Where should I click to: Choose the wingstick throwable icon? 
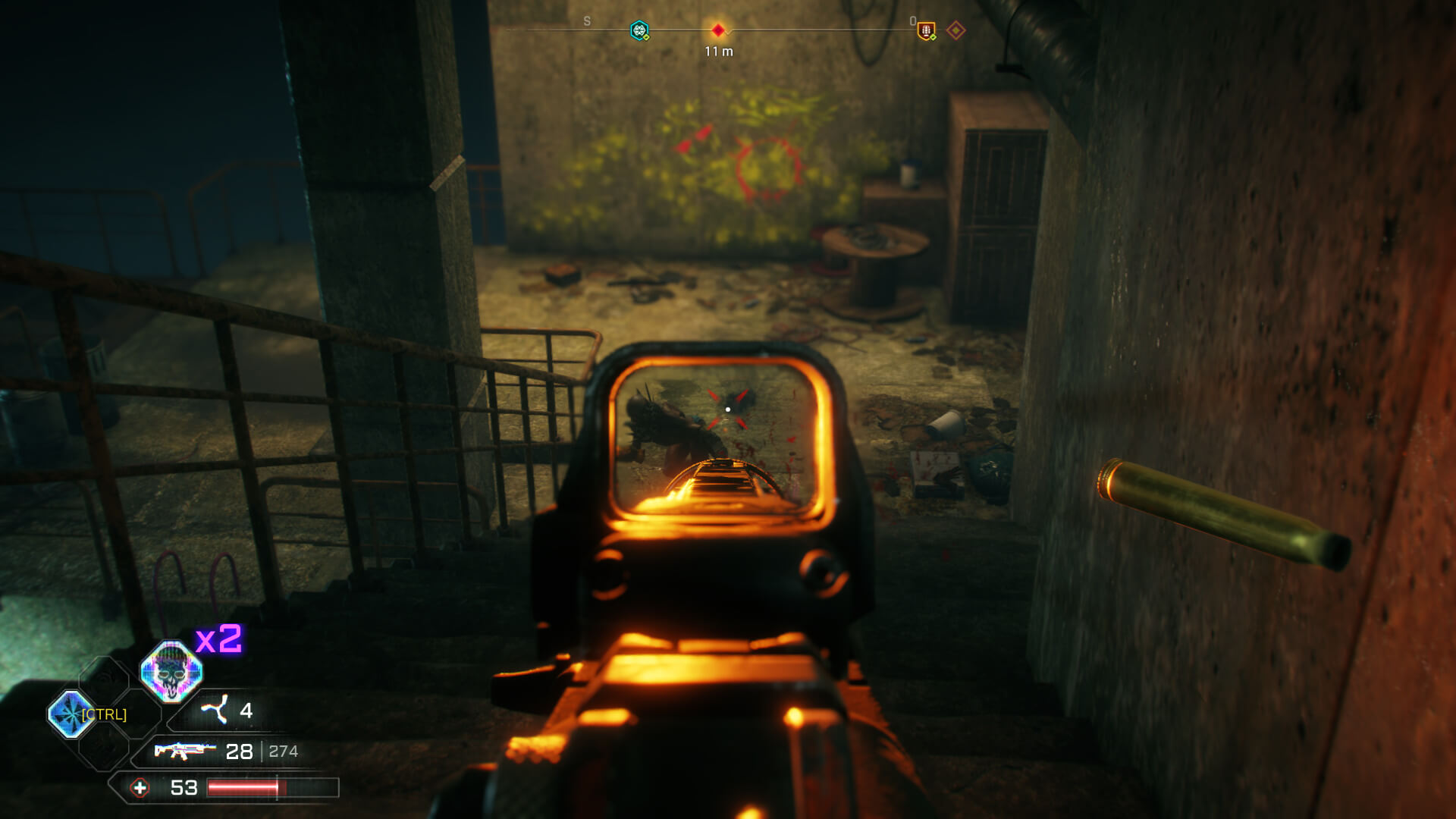(x=215, y=710)
